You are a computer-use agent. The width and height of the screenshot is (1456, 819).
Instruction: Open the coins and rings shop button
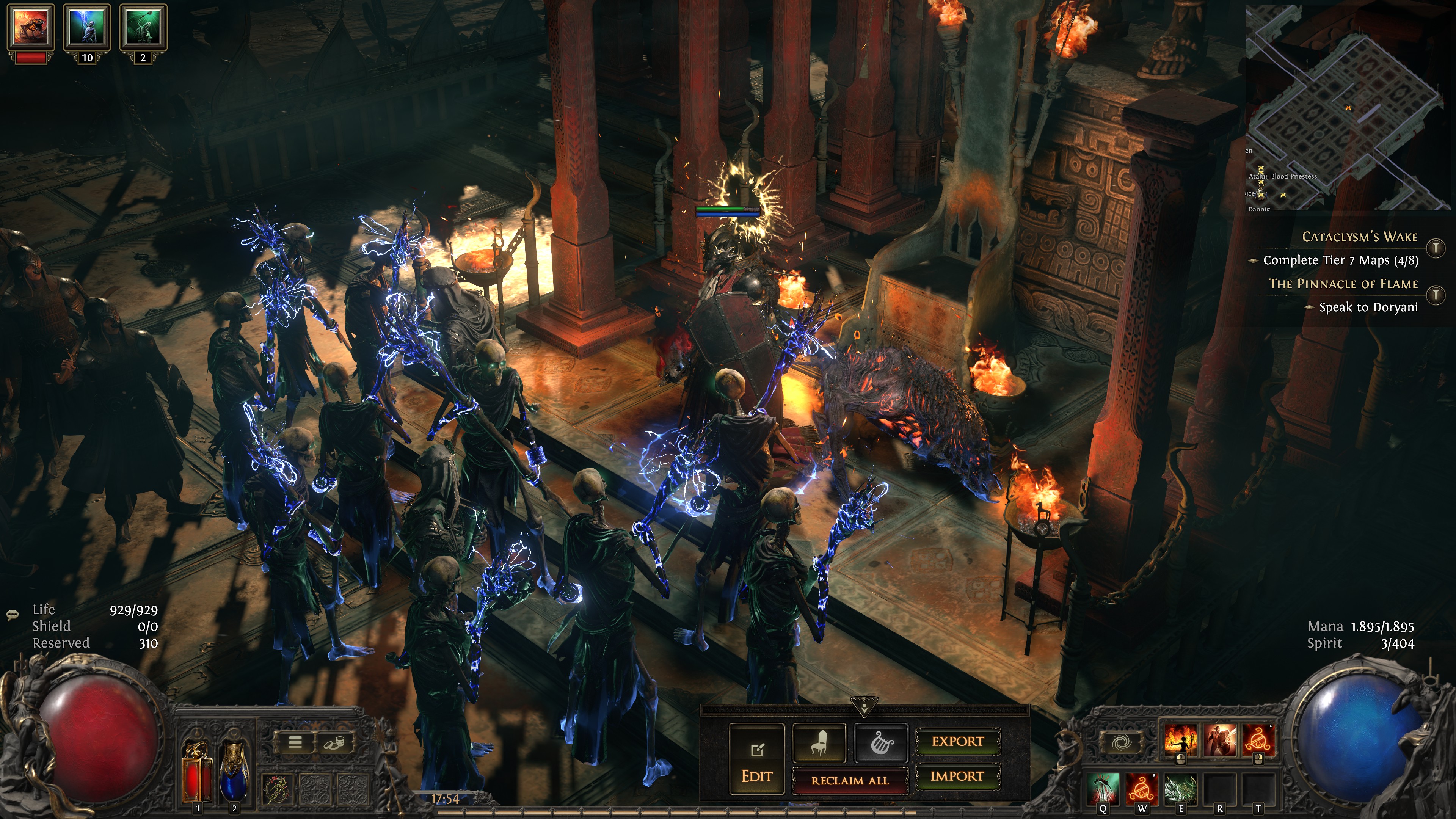click(x=334, y=742)
